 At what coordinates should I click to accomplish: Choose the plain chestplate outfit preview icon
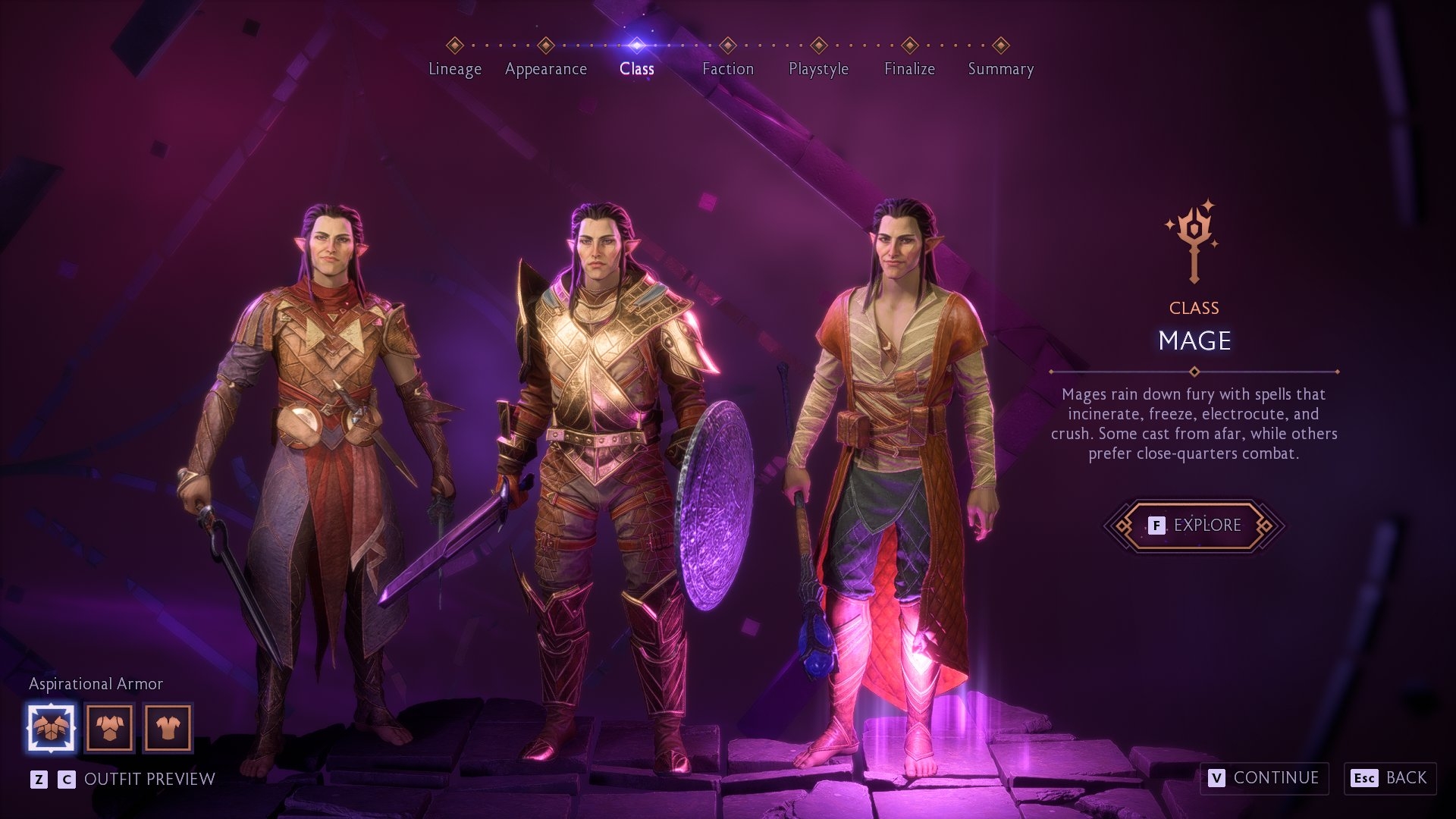[109, 728]
